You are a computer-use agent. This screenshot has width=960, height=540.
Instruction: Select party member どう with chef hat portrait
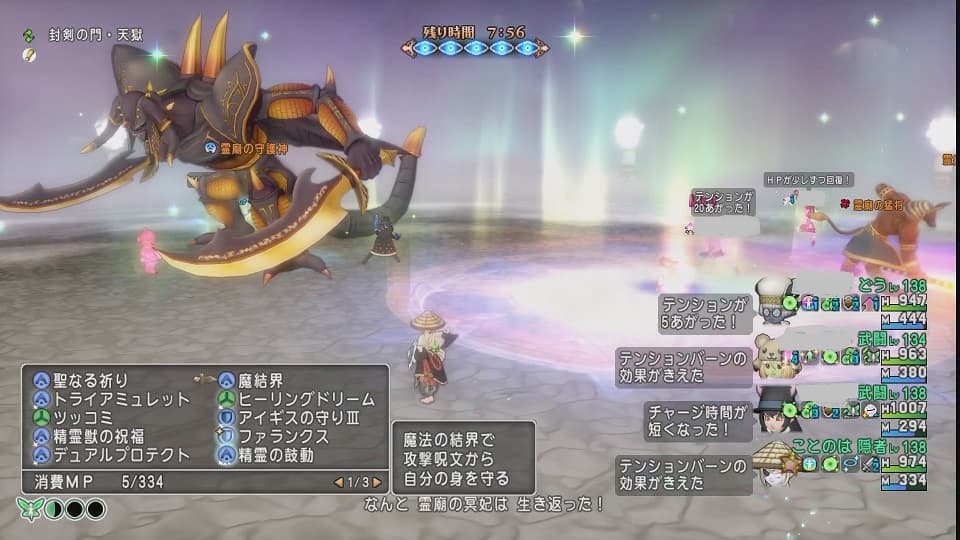[x=776, y=301]
